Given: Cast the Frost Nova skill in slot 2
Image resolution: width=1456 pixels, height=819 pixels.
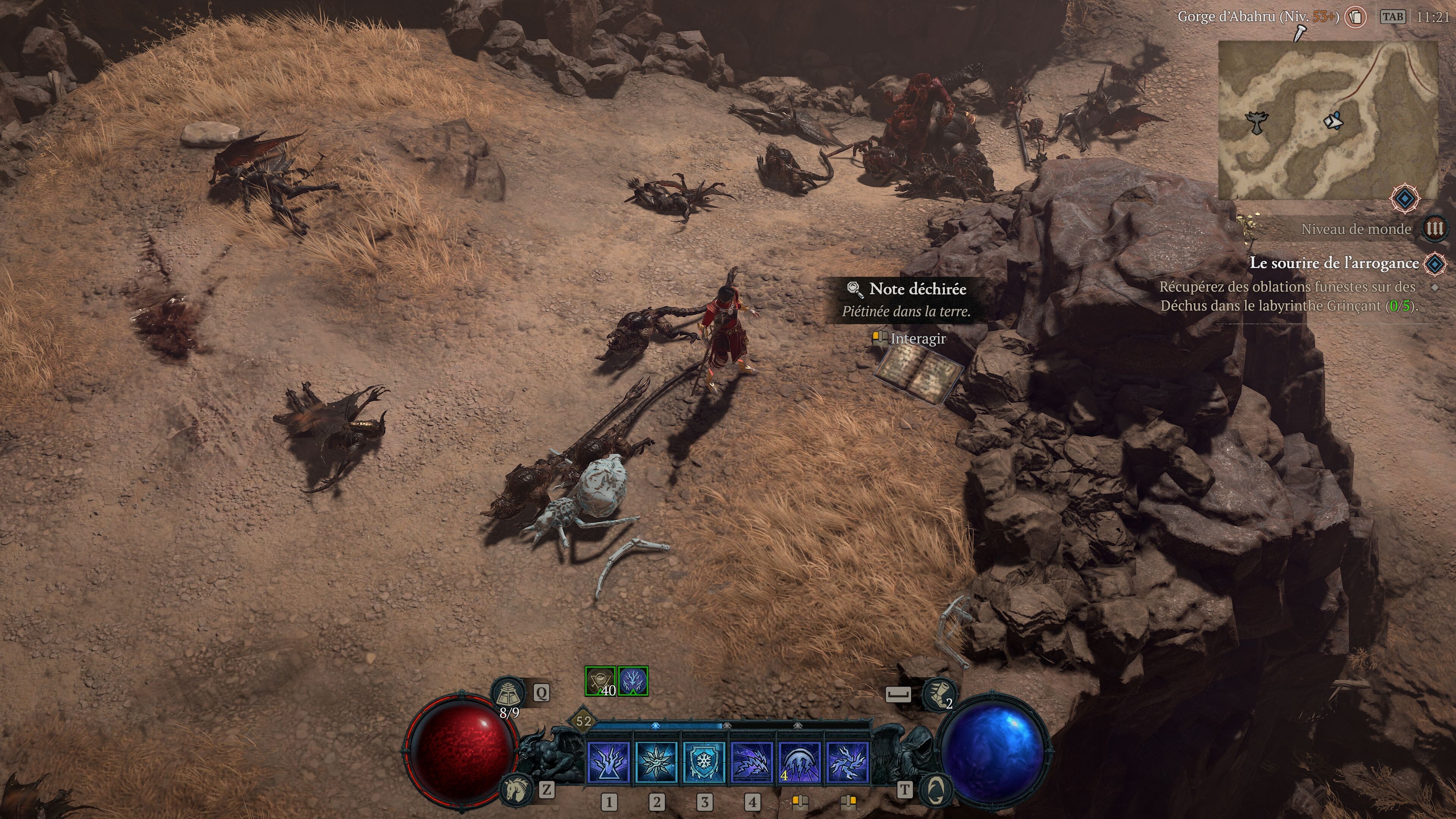Looking at the screenshot, I should point(657,762).
